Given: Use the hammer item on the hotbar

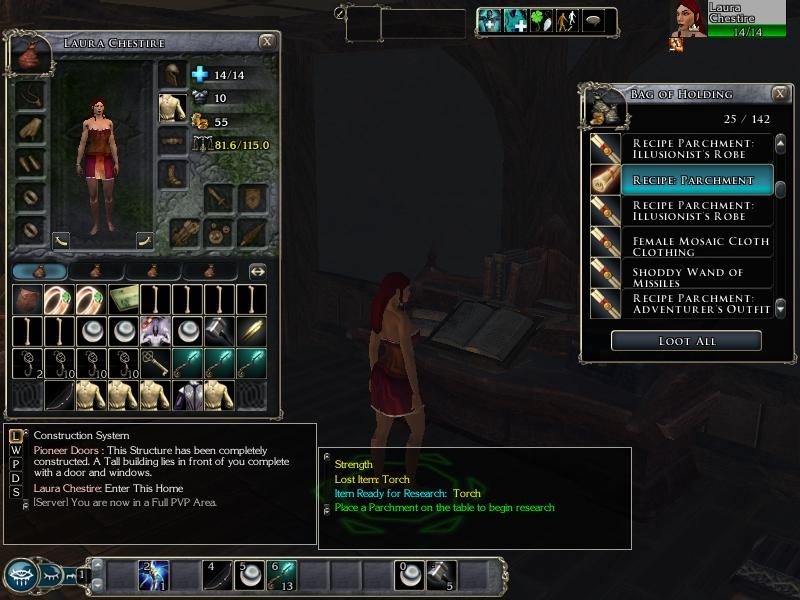Looking at the screenshot, I should [442, 575].
